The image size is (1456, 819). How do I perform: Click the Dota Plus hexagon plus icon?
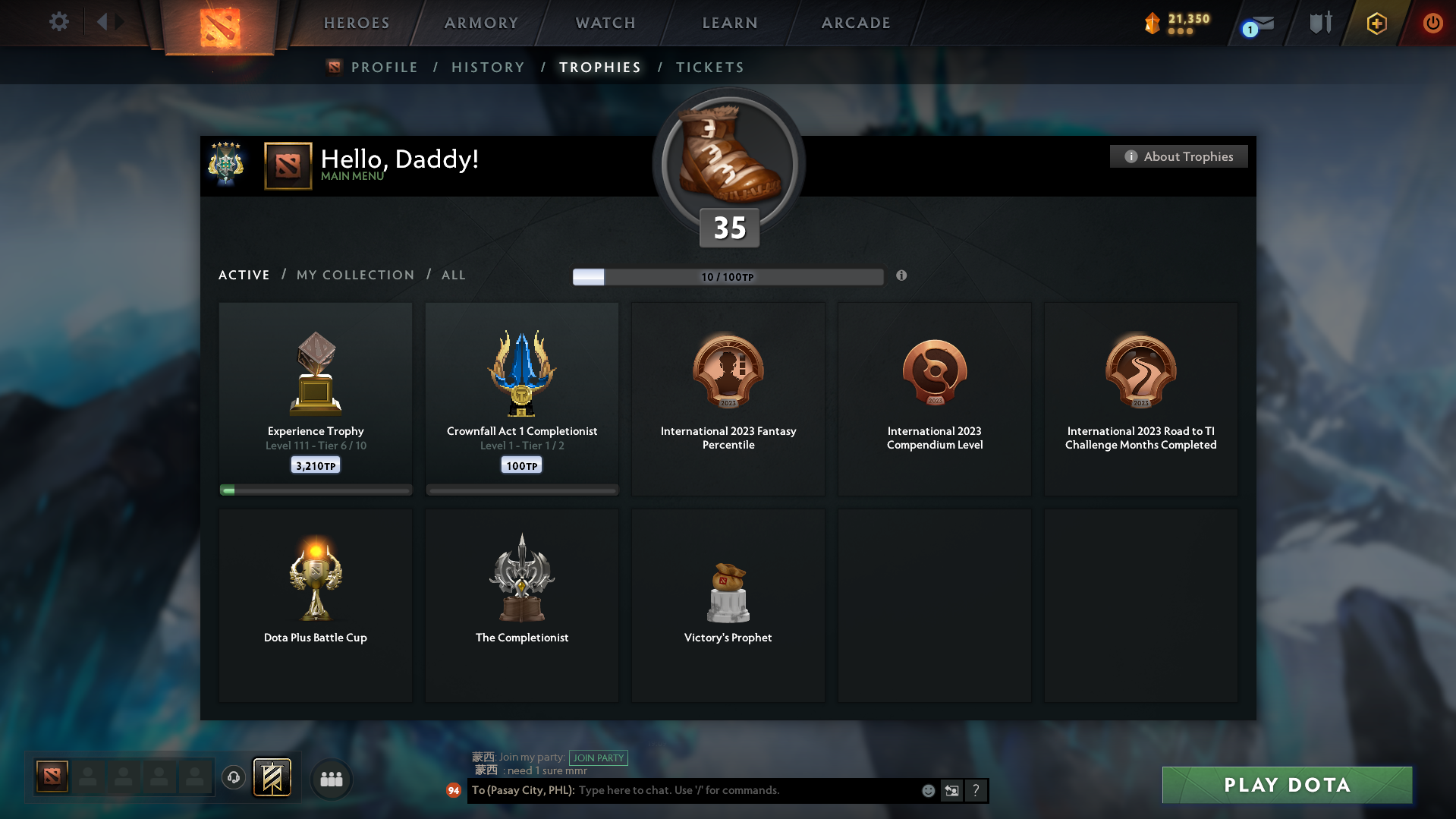tap(1376, 23)
